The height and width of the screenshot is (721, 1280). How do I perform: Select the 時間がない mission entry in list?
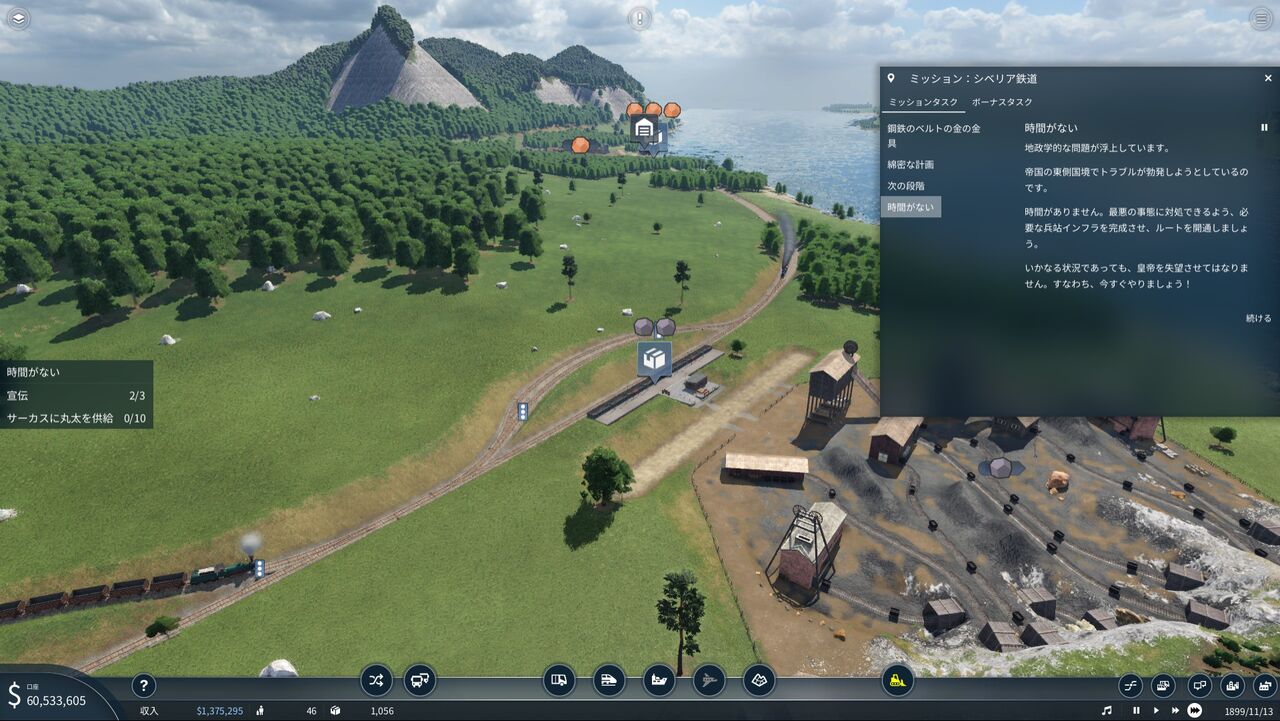912,207
